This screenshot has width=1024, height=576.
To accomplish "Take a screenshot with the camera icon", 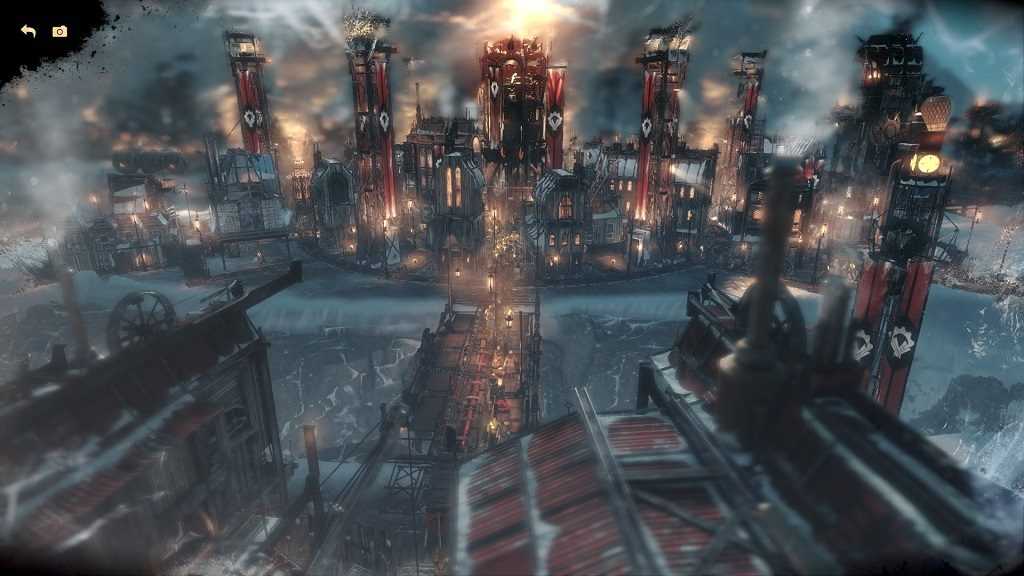I will [x=60, y=32].
